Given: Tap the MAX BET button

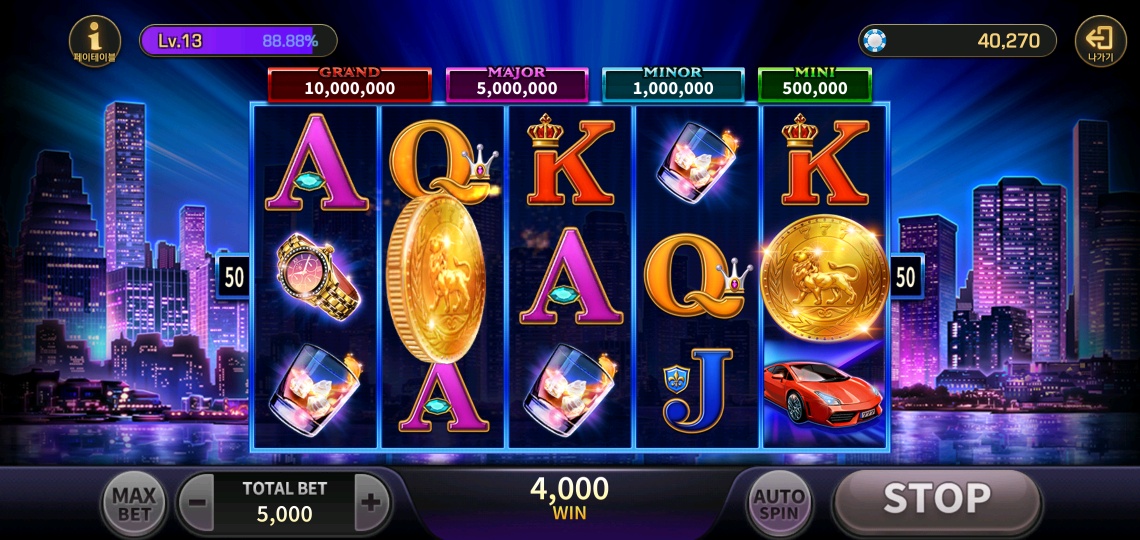Looking at the screenshot, I should (x=134, y=504).
